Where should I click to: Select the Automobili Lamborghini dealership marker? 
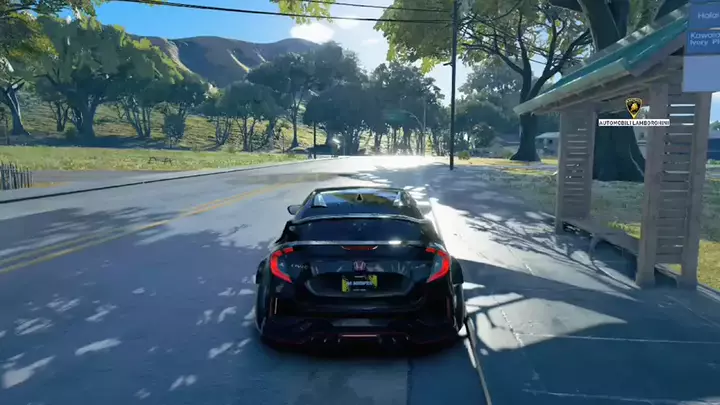click(x=633, y=107)
